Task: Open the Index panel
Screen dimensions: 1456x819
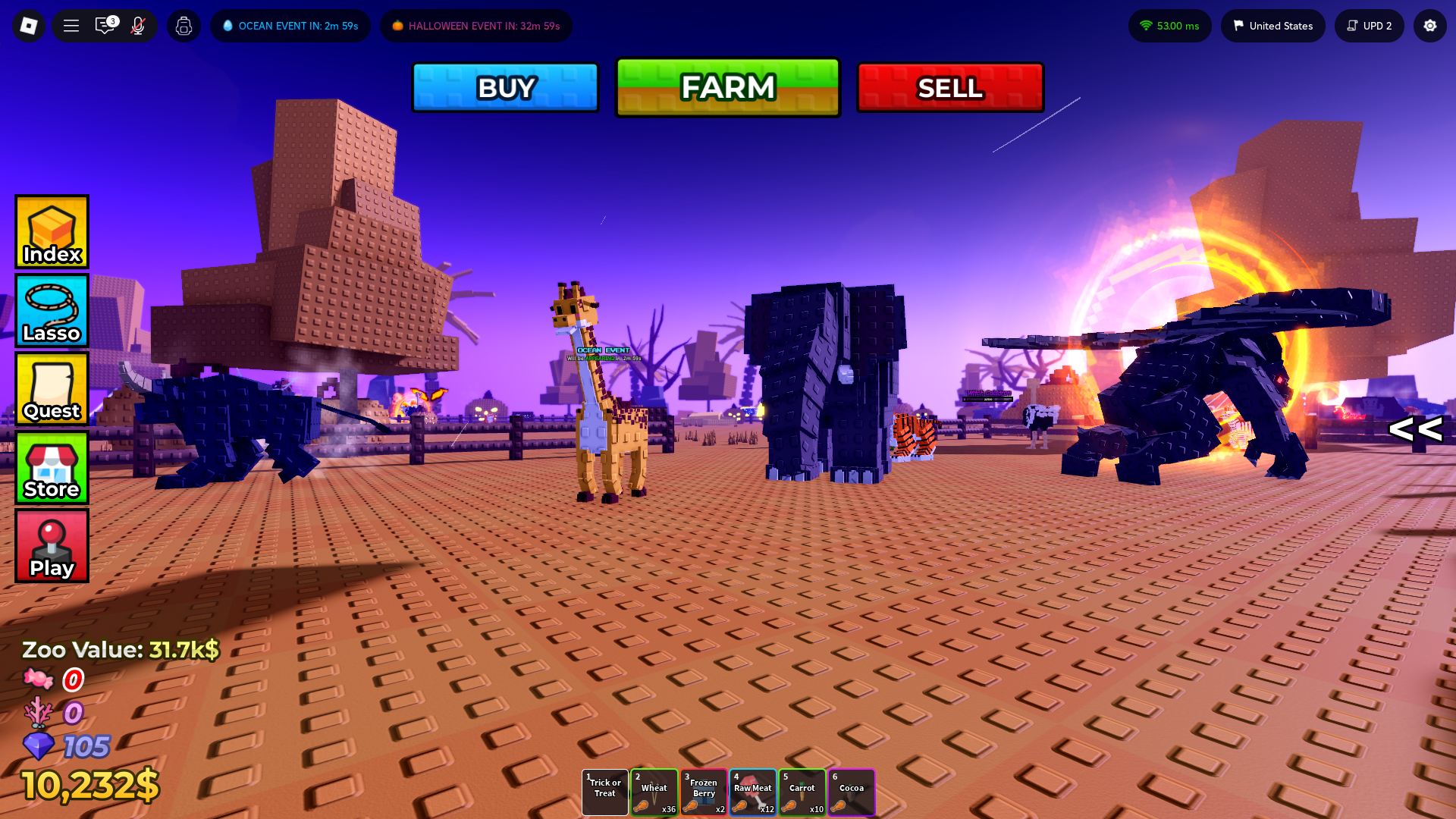Action: coord(51,231)
